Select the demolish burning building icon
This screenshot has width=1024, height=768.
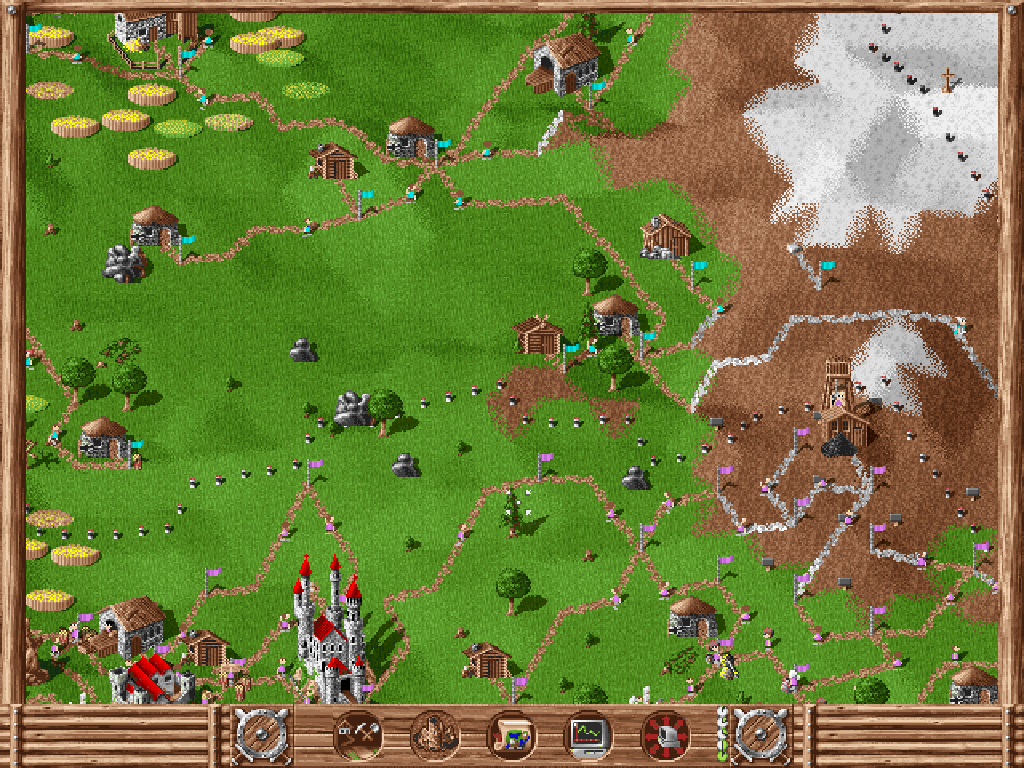coord(434,736)
